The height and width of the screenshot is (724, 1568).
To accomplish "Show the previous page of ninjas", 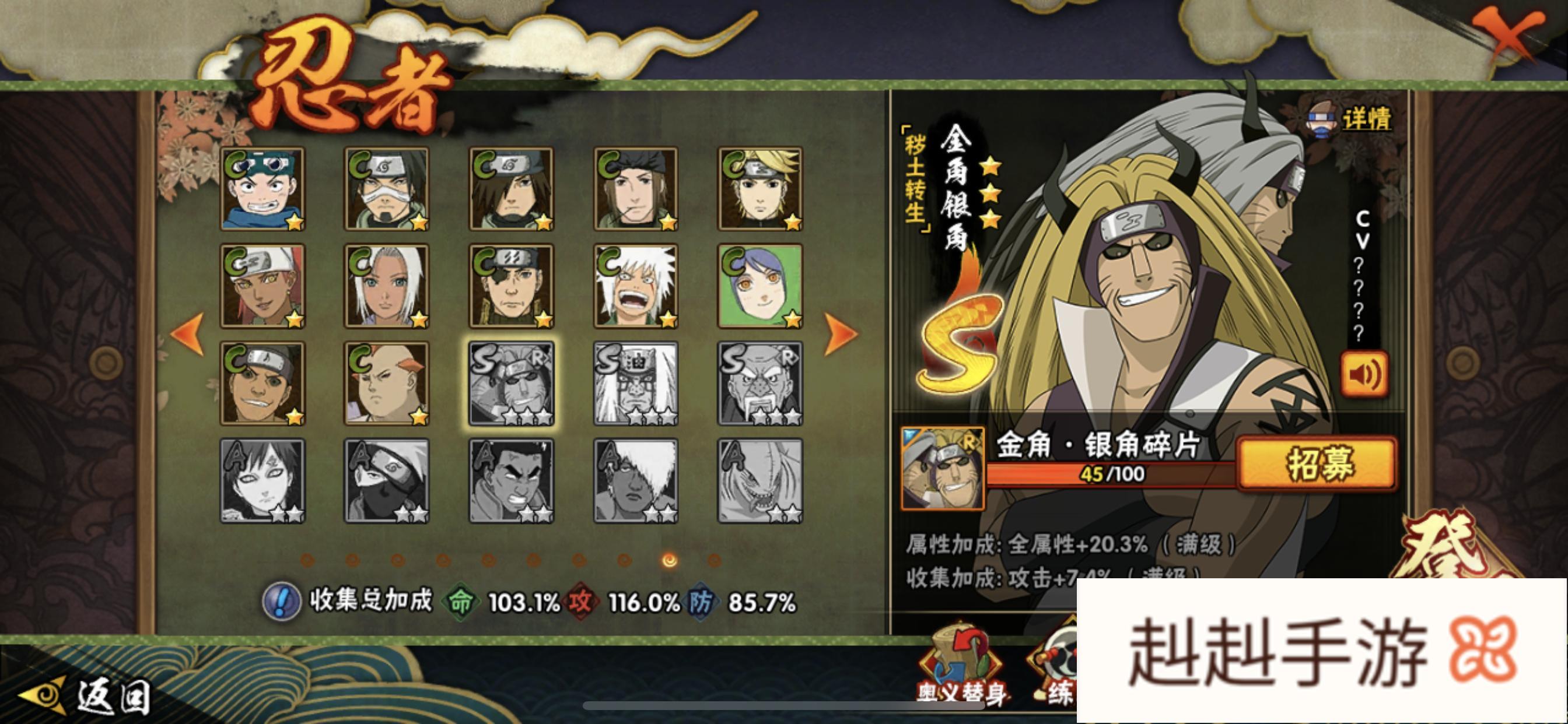I will [x=187, y=333].
